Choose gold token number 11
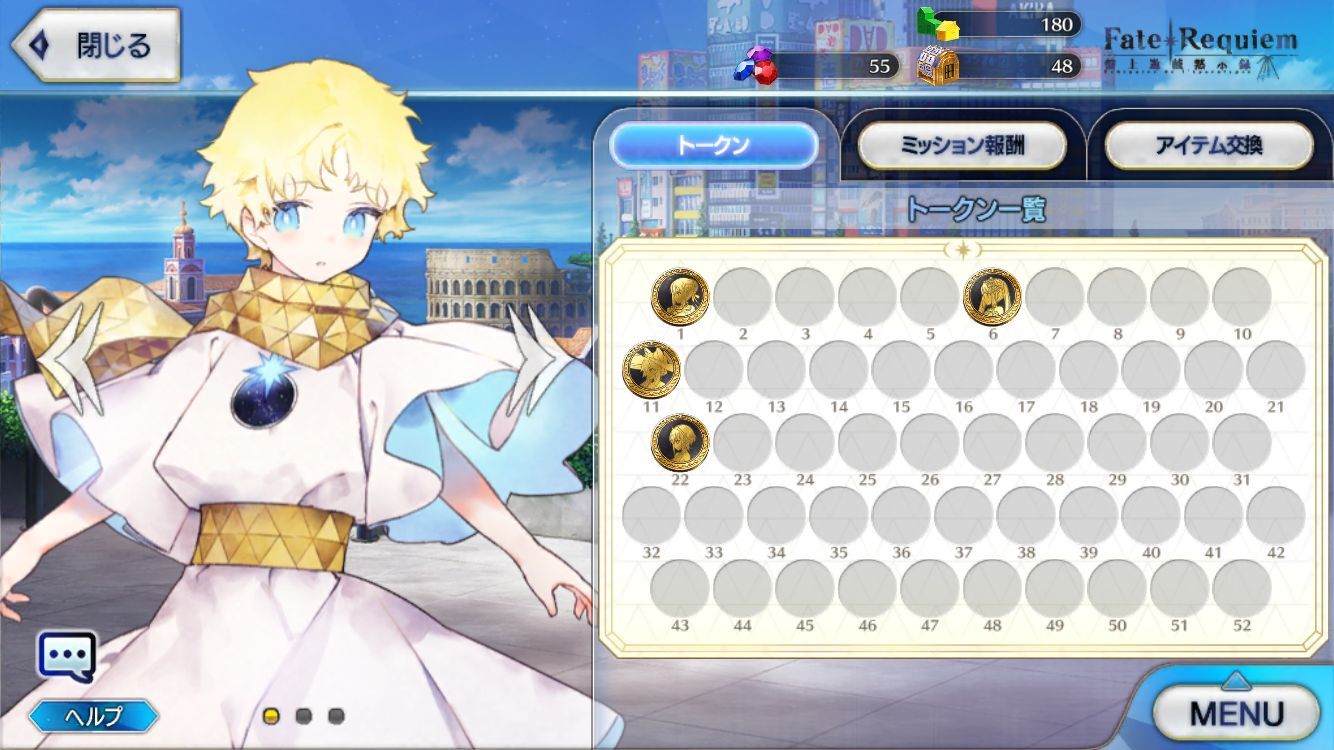The height and width of the screenshot is (750, 1334). point(651,369)
